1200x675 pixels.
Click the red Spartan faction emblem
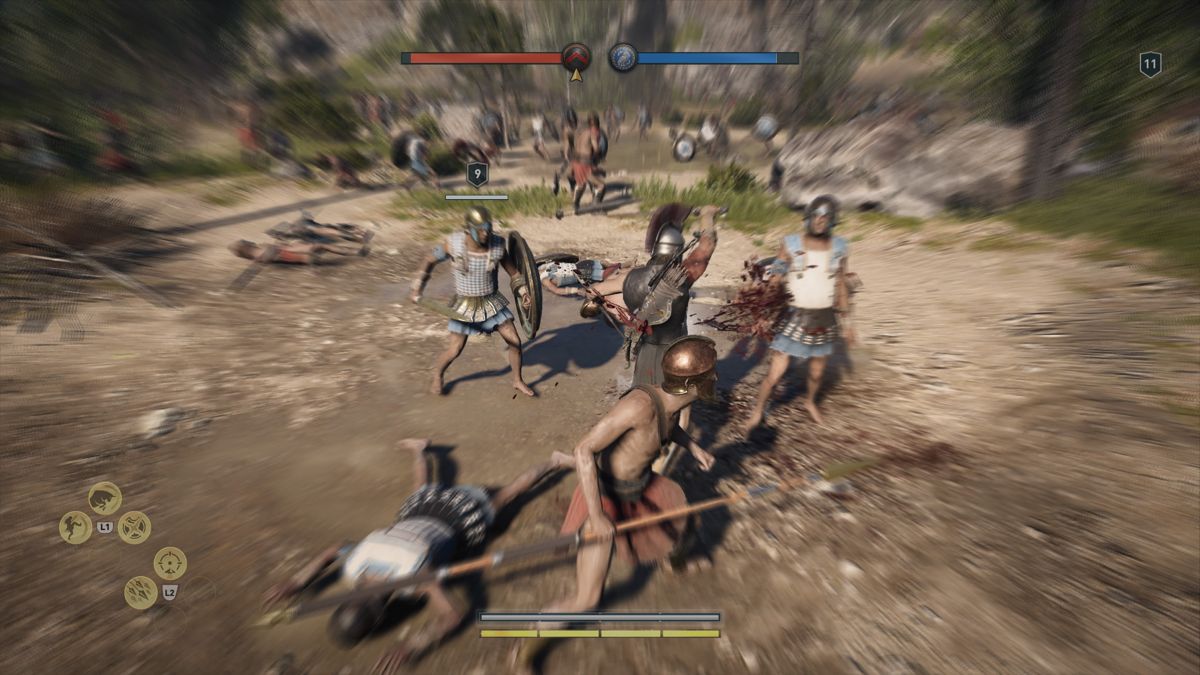coord(576,57)
